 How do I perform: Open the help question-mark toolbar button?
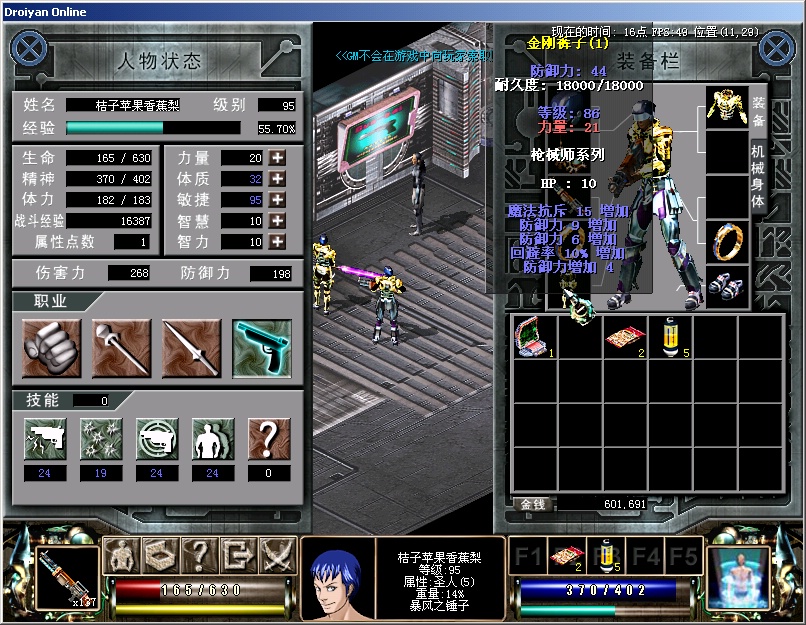(x=199, y=553)
